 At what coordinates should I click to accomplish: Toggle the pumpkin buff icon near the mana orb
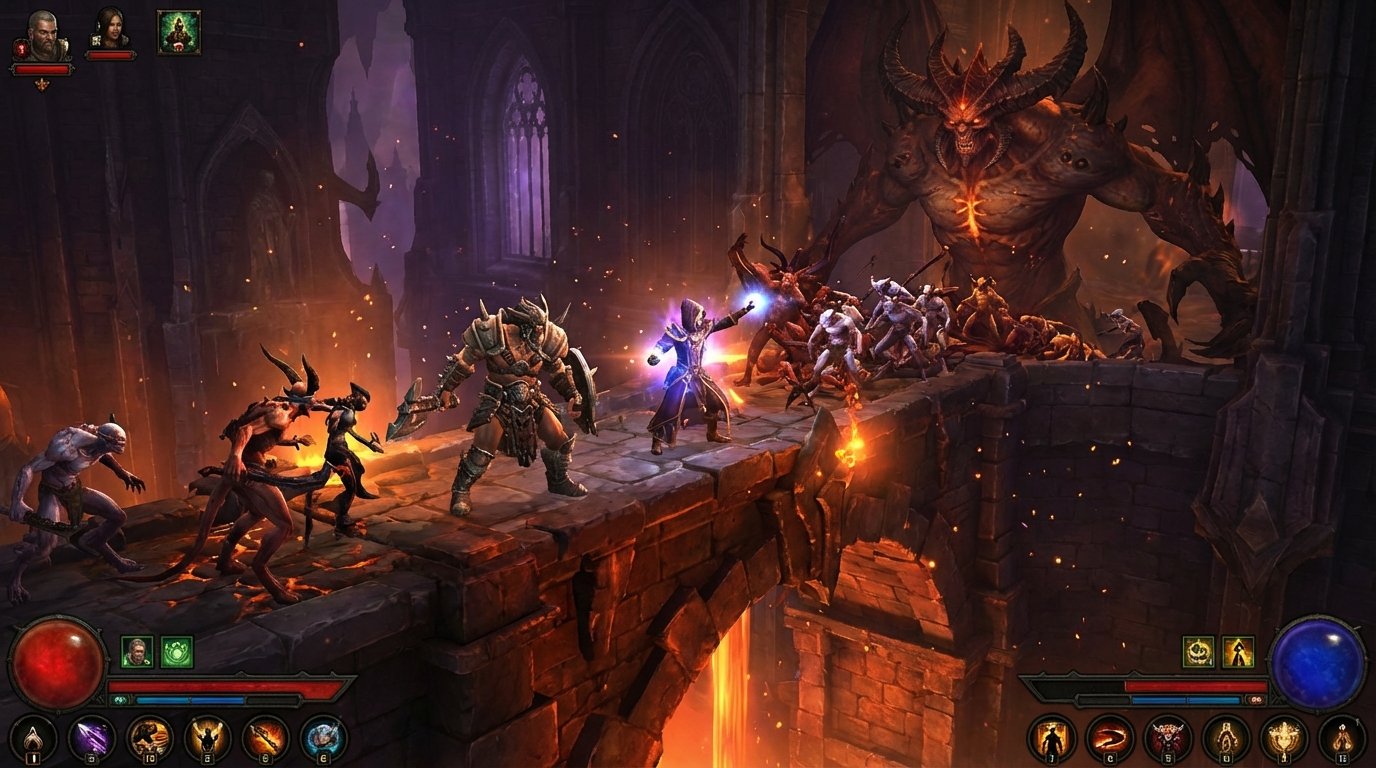pos(1199,652)
